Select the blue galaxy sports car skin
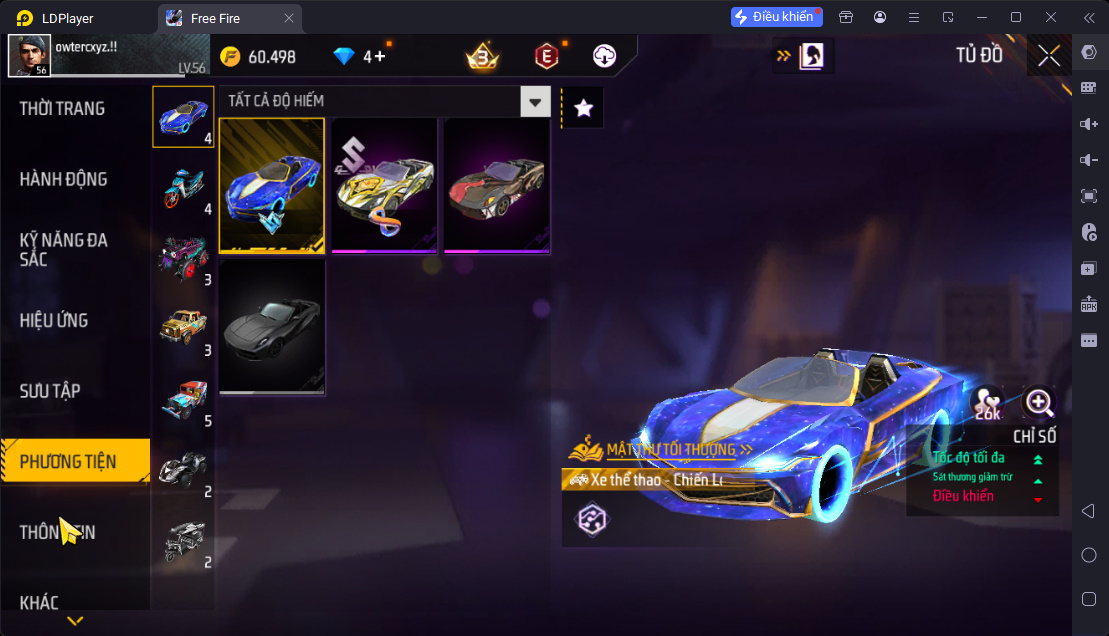 [272, 186]
